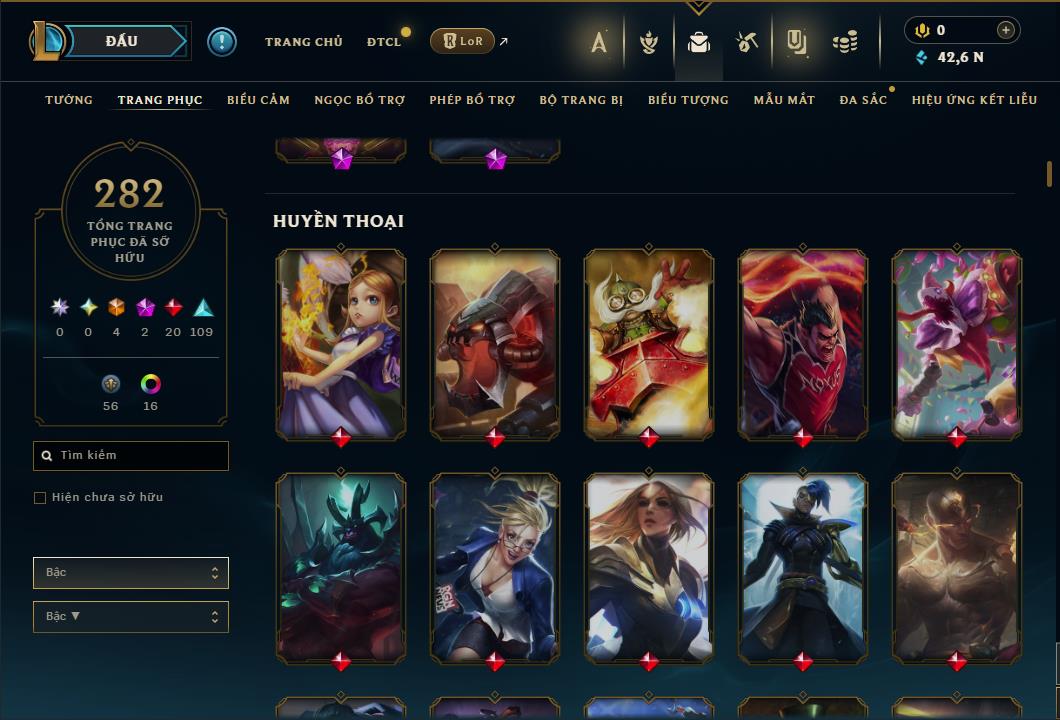This screenshot has width=1060, height=720.
Task: Open the BỘ TRANG BỊ tab
Action: [581, 100]
